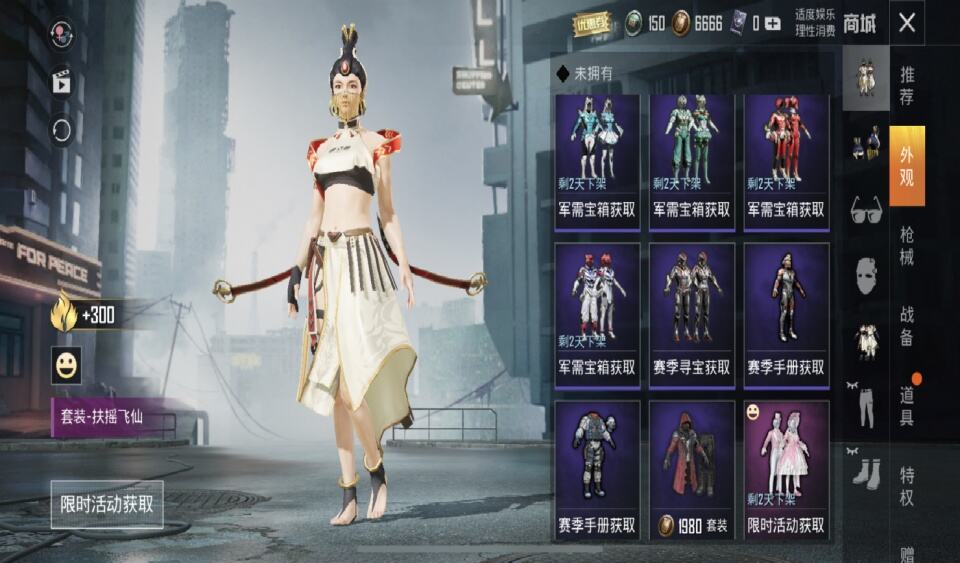Switch to the 推荐 shop tab
The height and width of the screenshot is (563, 960).
[906, 85]
